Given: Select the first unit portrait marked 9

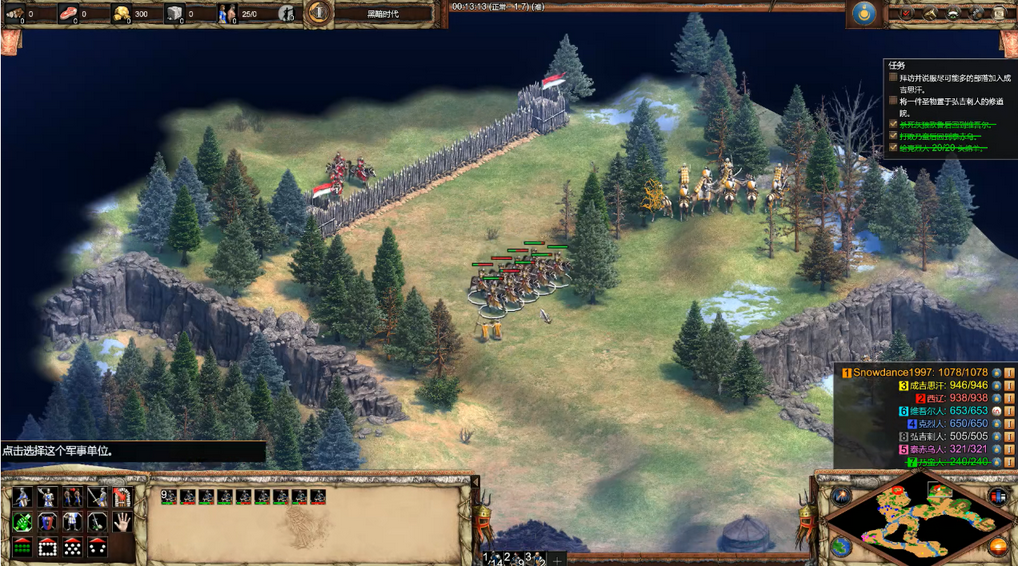Looking at the screenshot, I should tap(170, 496).
